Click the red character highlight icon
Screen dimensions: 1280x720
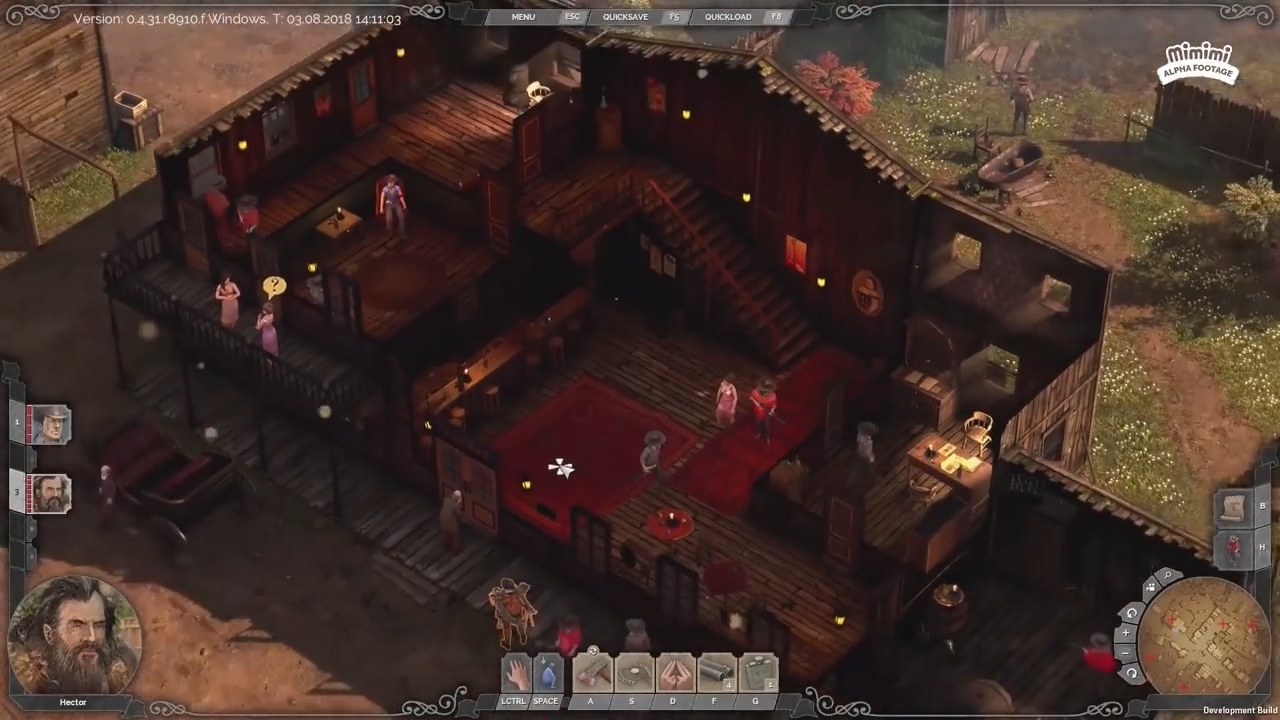1232,548
